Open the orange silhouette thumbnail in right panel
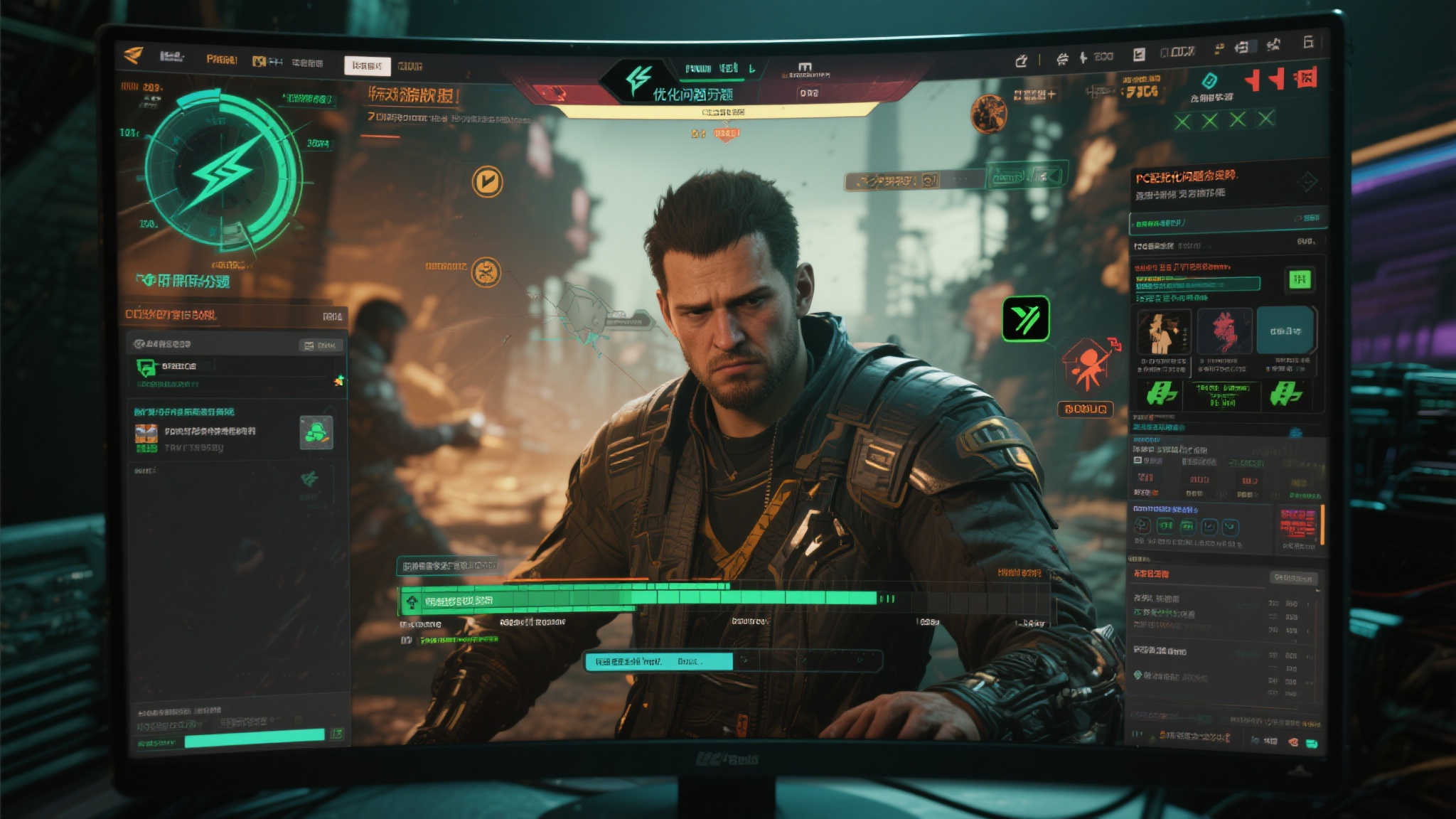 (1163, 332)
